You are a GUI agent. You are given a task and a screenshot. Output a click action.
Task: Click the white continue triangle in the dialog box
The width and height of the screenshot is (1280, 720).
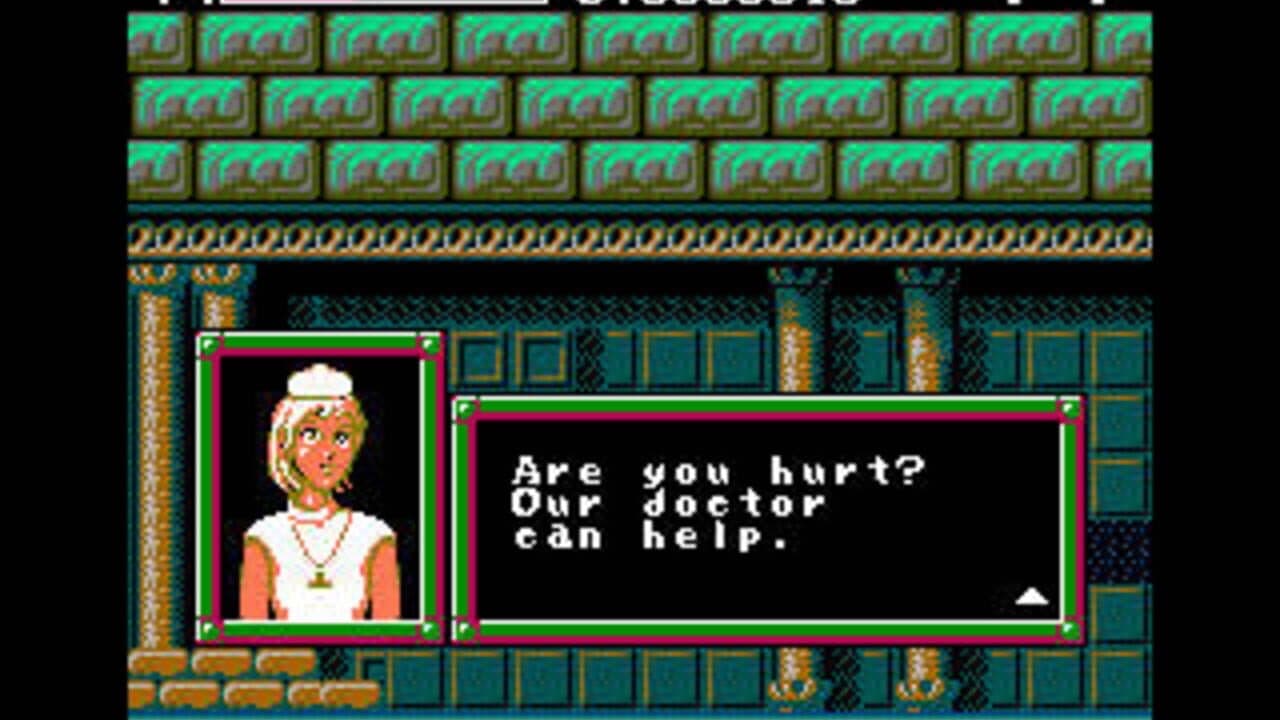click(x=1030, y=595)
